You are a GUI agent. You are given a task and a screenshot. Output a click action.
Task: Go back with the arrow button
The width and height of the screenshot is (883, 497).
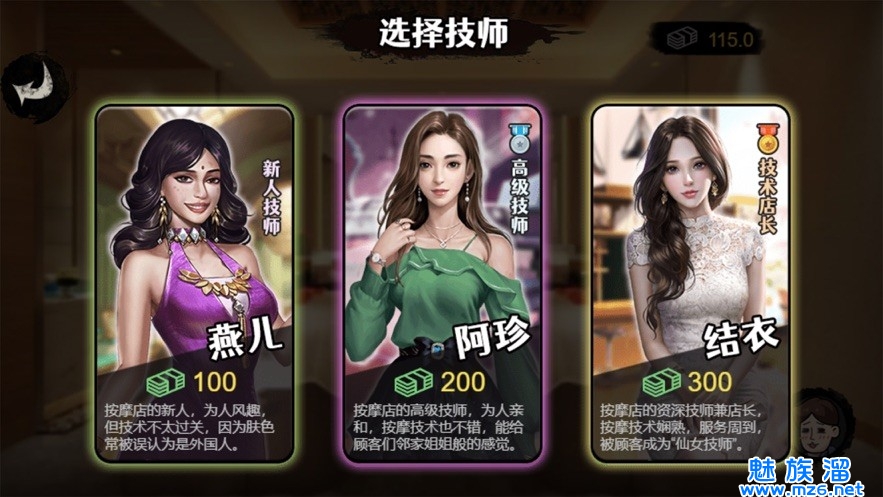pyautogui.click(x=27, y=86)
